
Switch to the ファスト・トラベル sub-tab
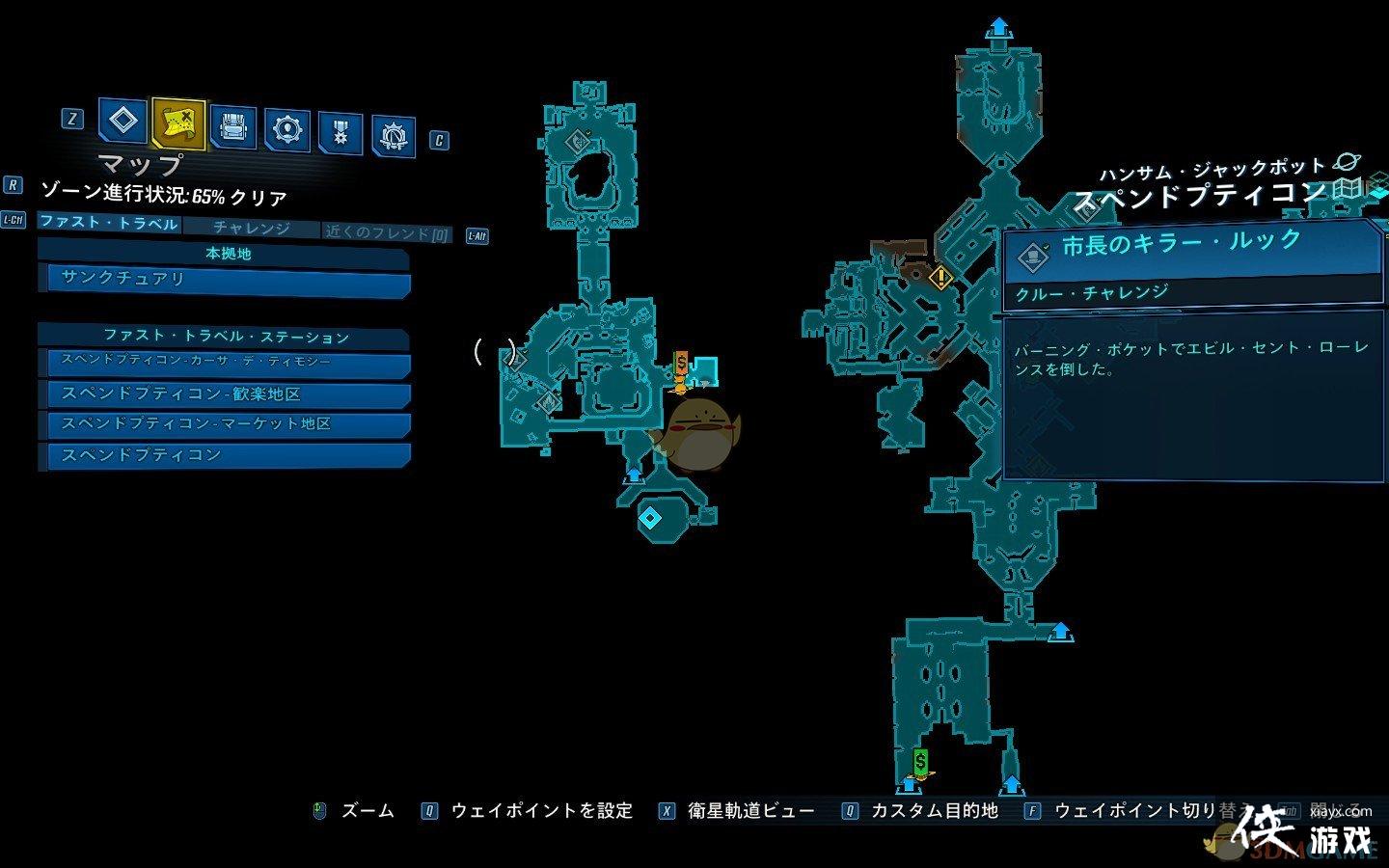(108, 224)
